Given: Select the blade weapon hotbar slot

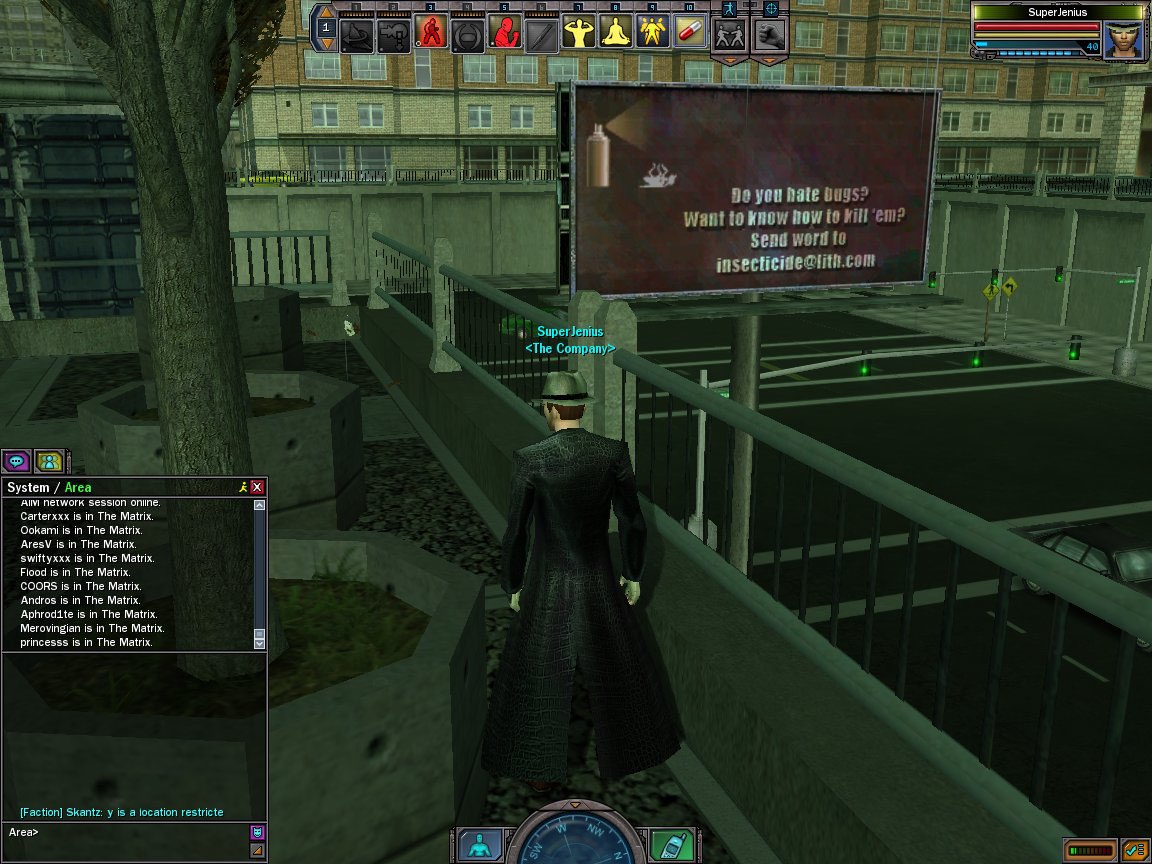Looking at the screenshot, I should [540, 35].
